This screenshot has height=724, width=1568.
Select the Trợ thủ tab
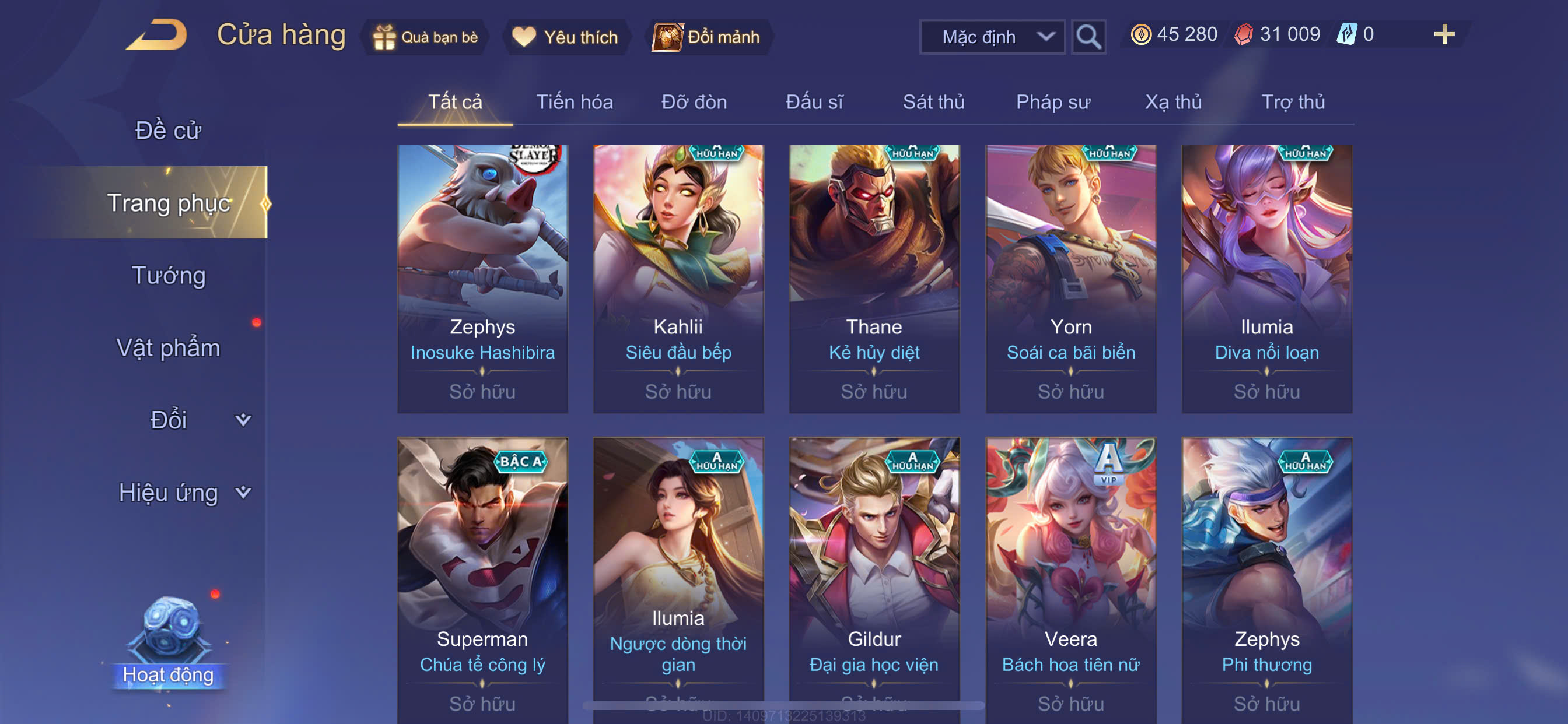[1293, 101]
